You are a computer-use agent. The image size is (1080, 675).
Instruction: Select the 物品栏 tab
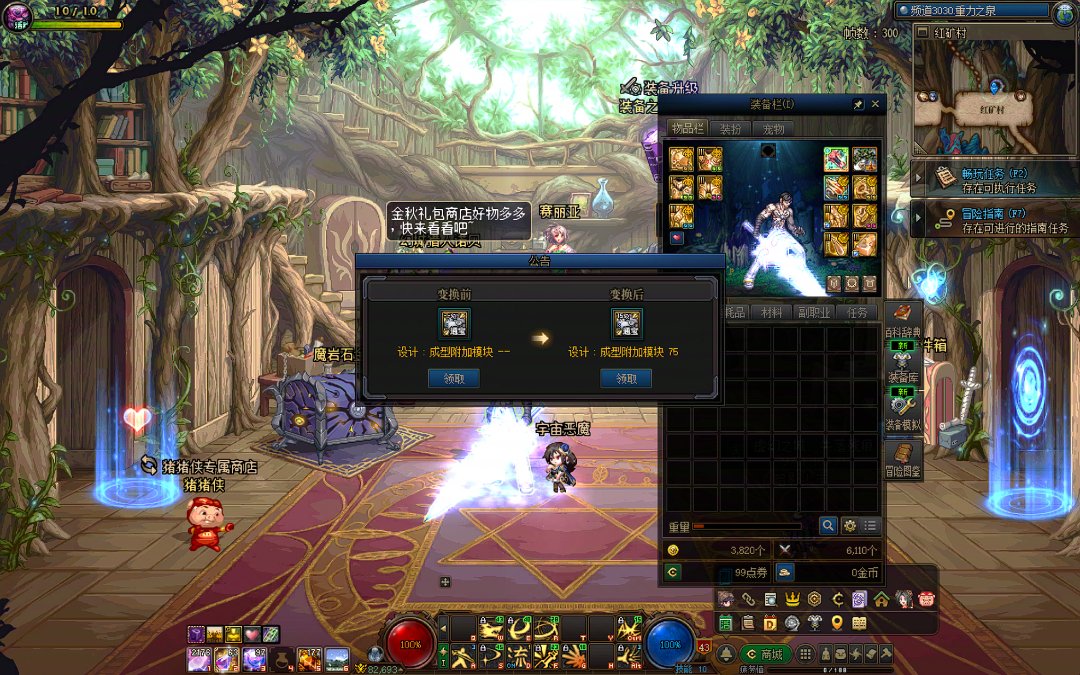[x=688, y=128]
